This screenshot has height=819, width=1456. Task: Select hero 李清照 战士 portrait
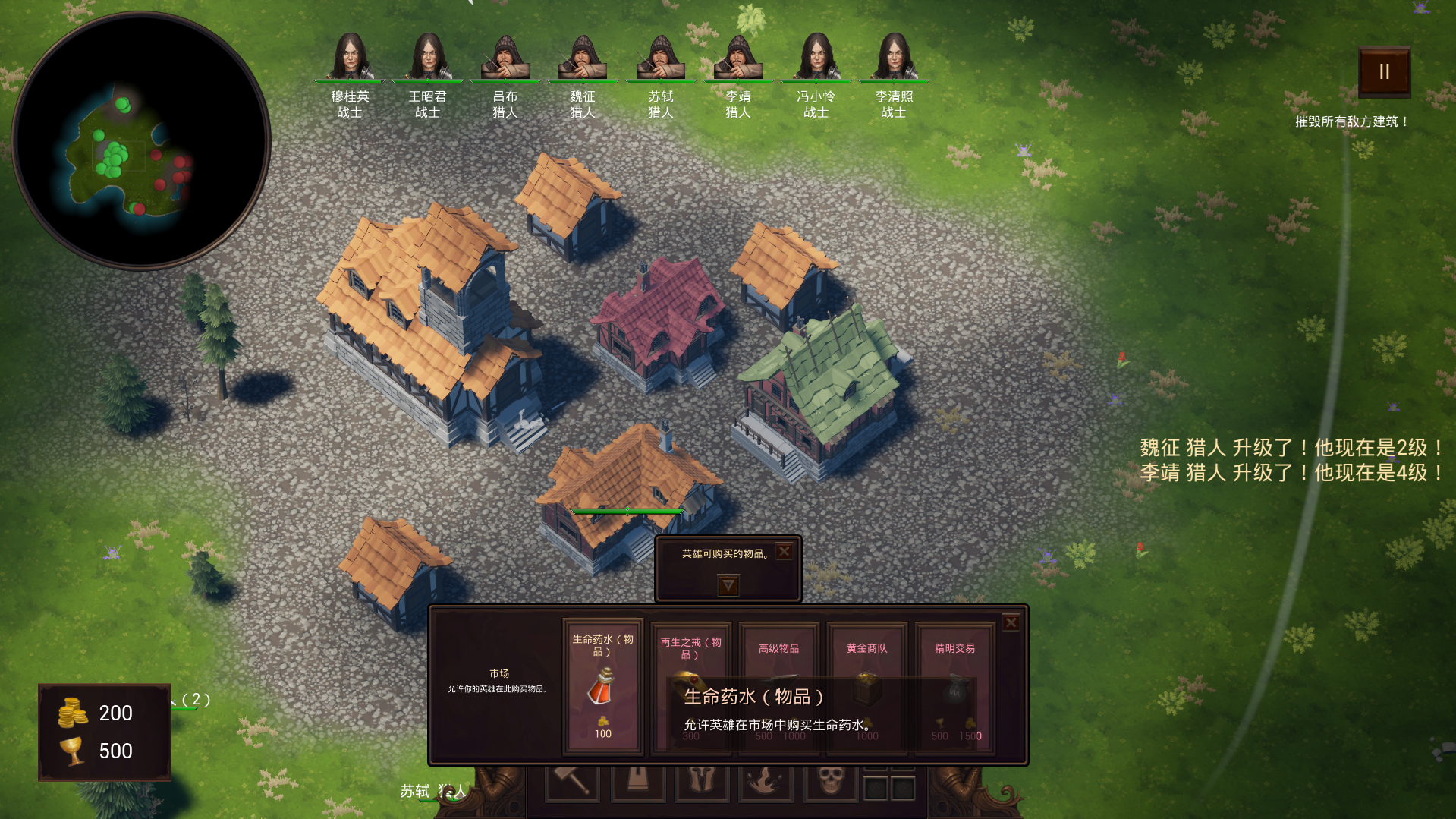pos(894,57)
